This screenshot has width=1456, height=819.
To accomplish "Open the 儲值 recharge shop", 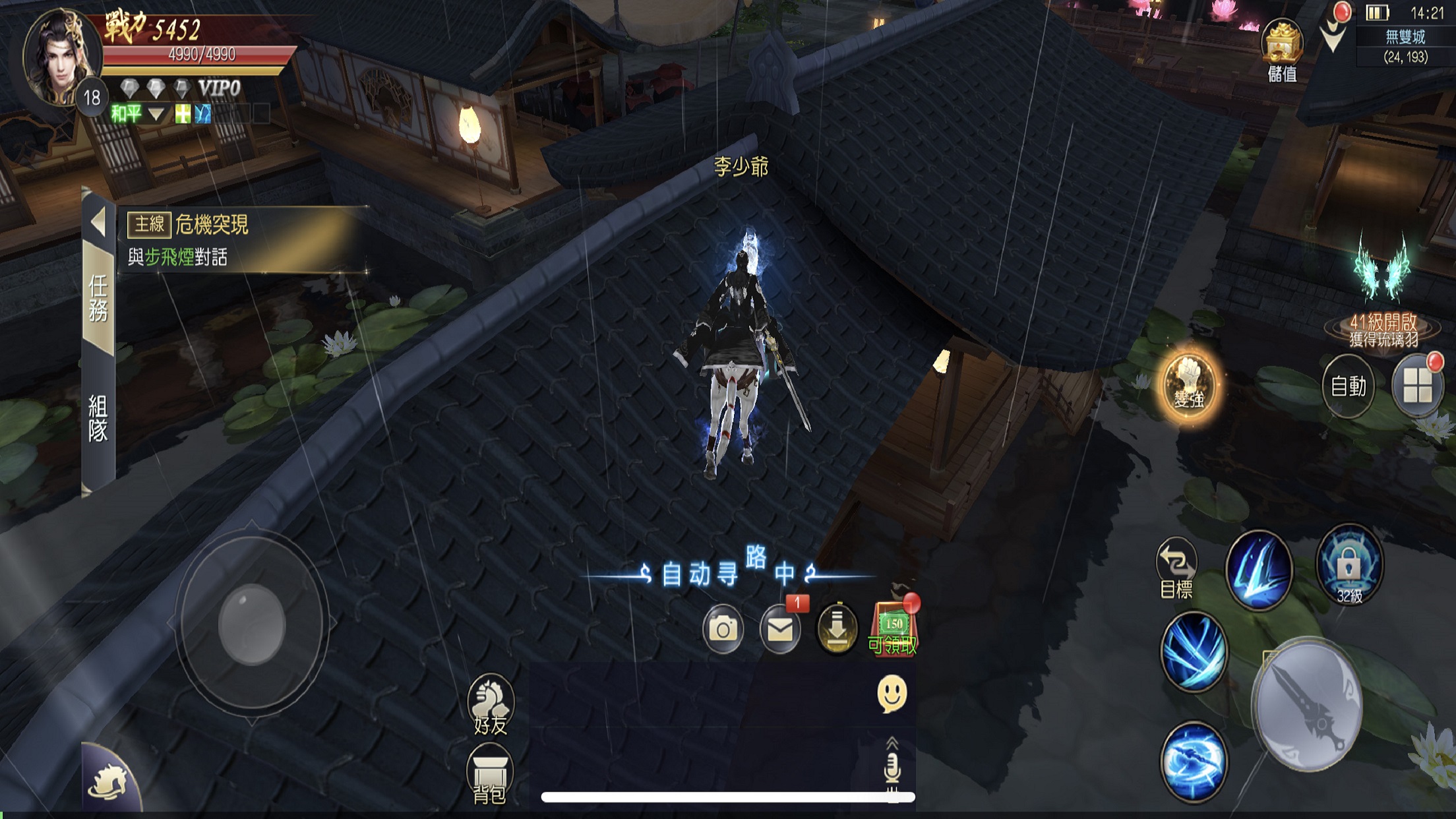I will pos(1282,50).
